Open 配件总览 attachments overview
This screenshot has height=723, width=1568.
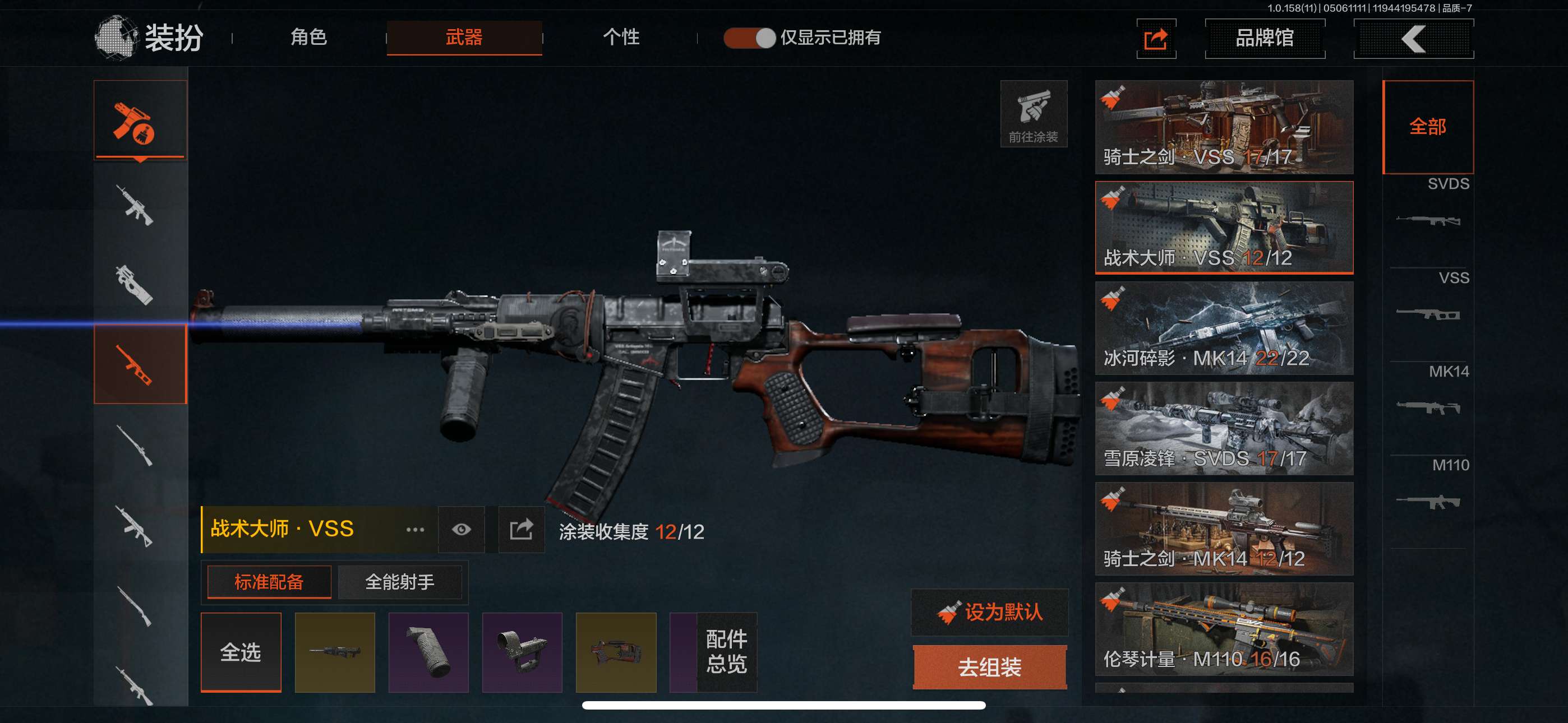click(x=726, y=652)
